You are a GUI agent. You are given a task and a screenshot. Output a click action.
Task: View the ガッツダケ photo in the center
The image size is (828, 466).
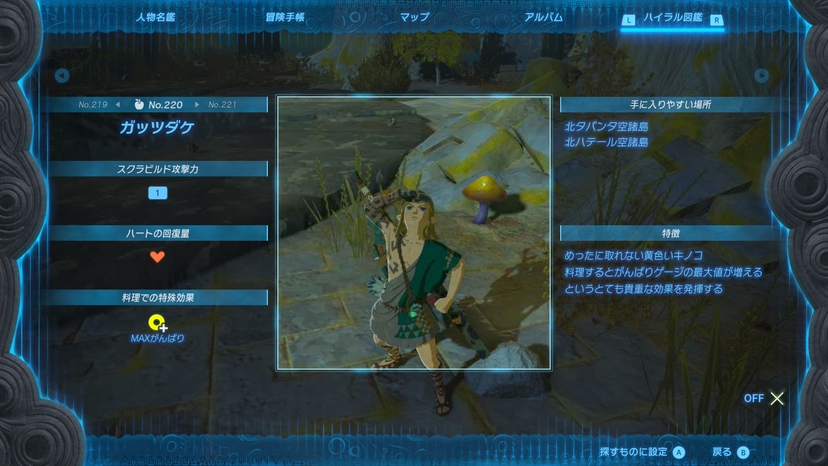click(x=414, y=233)
